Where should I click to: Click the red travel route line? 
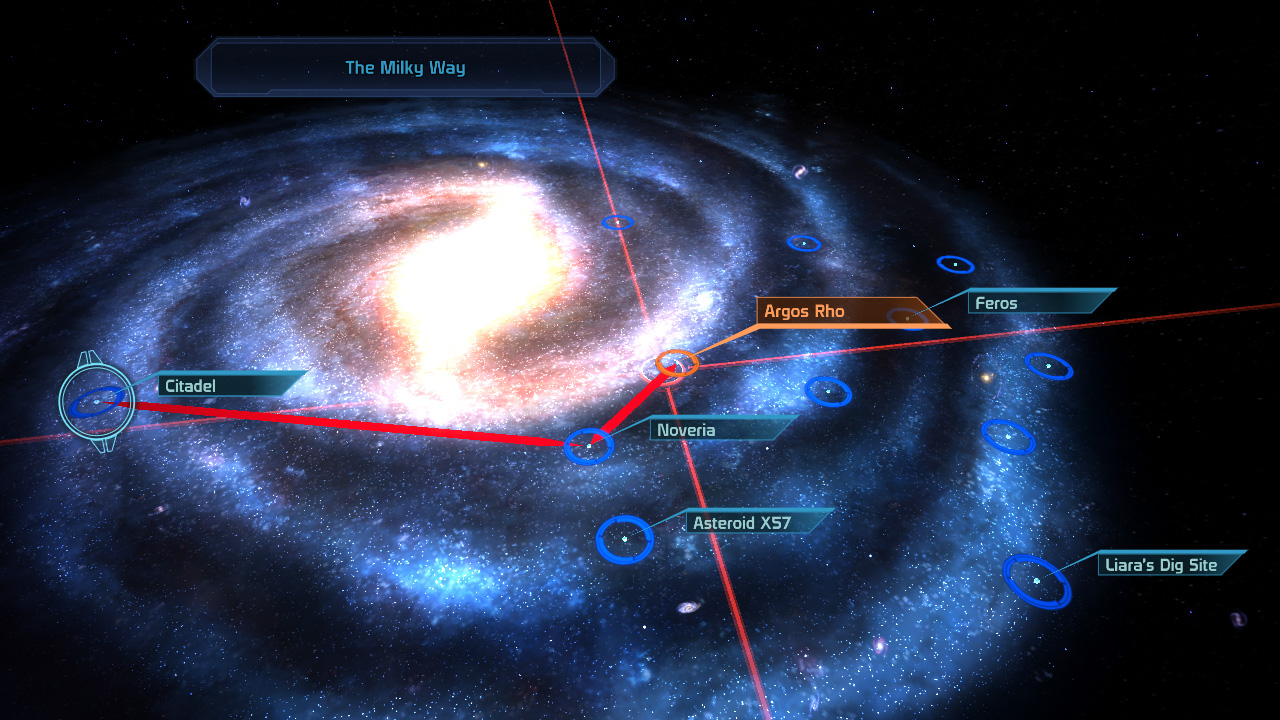point(350,417)
